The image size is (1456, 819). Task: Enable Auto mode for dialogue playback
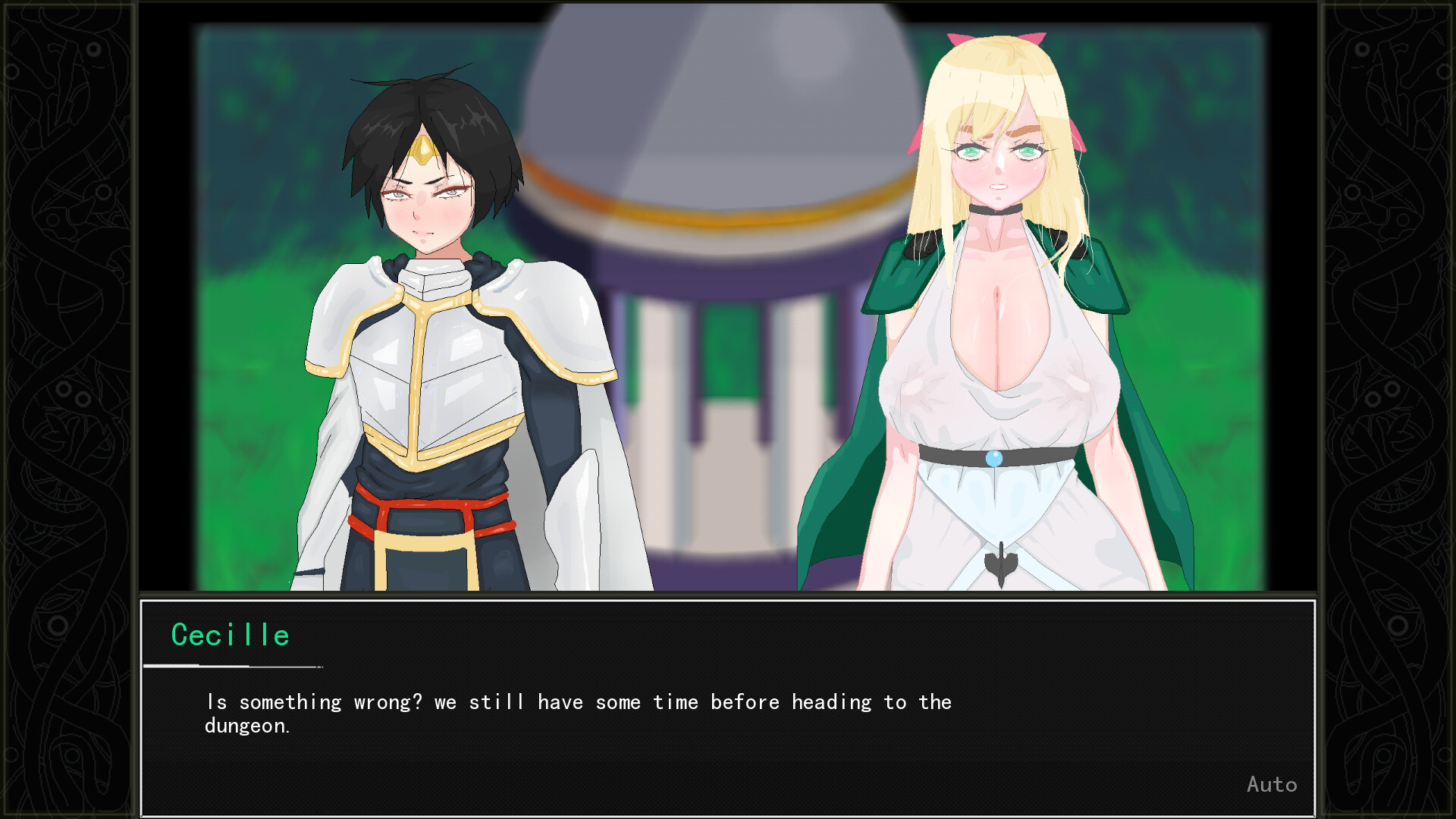1272,784
